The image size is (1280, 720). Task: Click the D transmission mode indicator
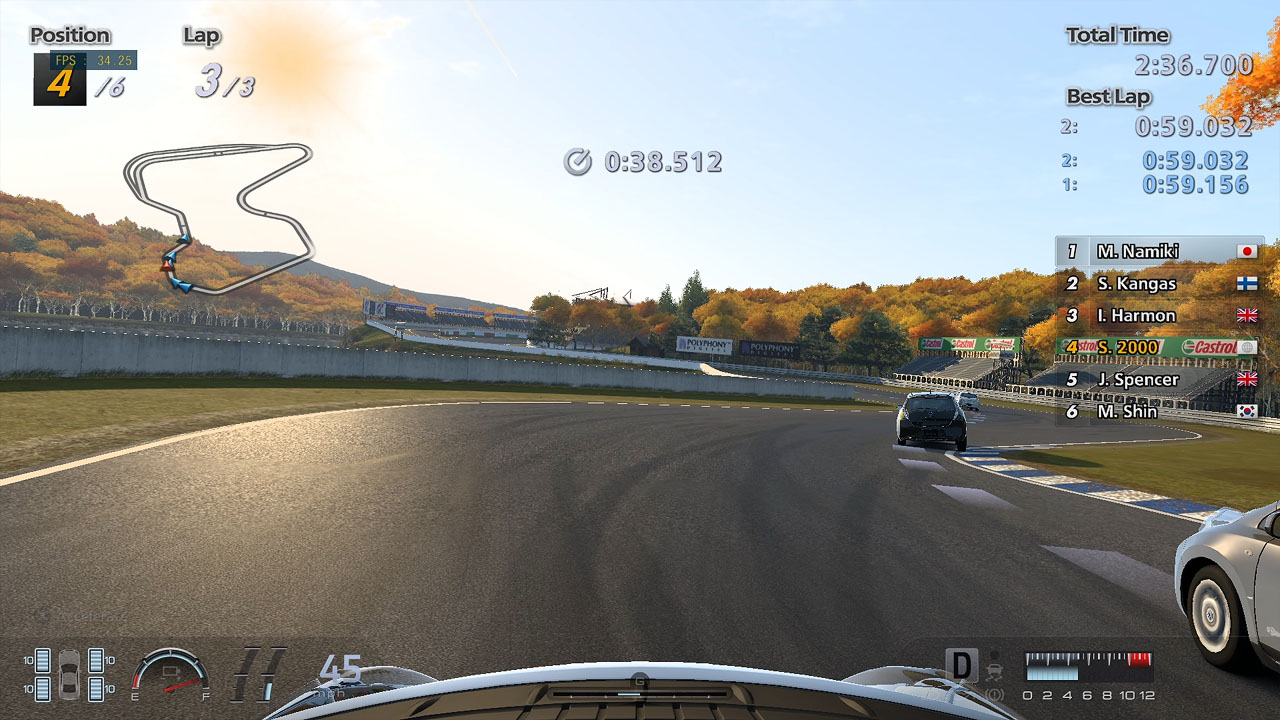[961, 666]
